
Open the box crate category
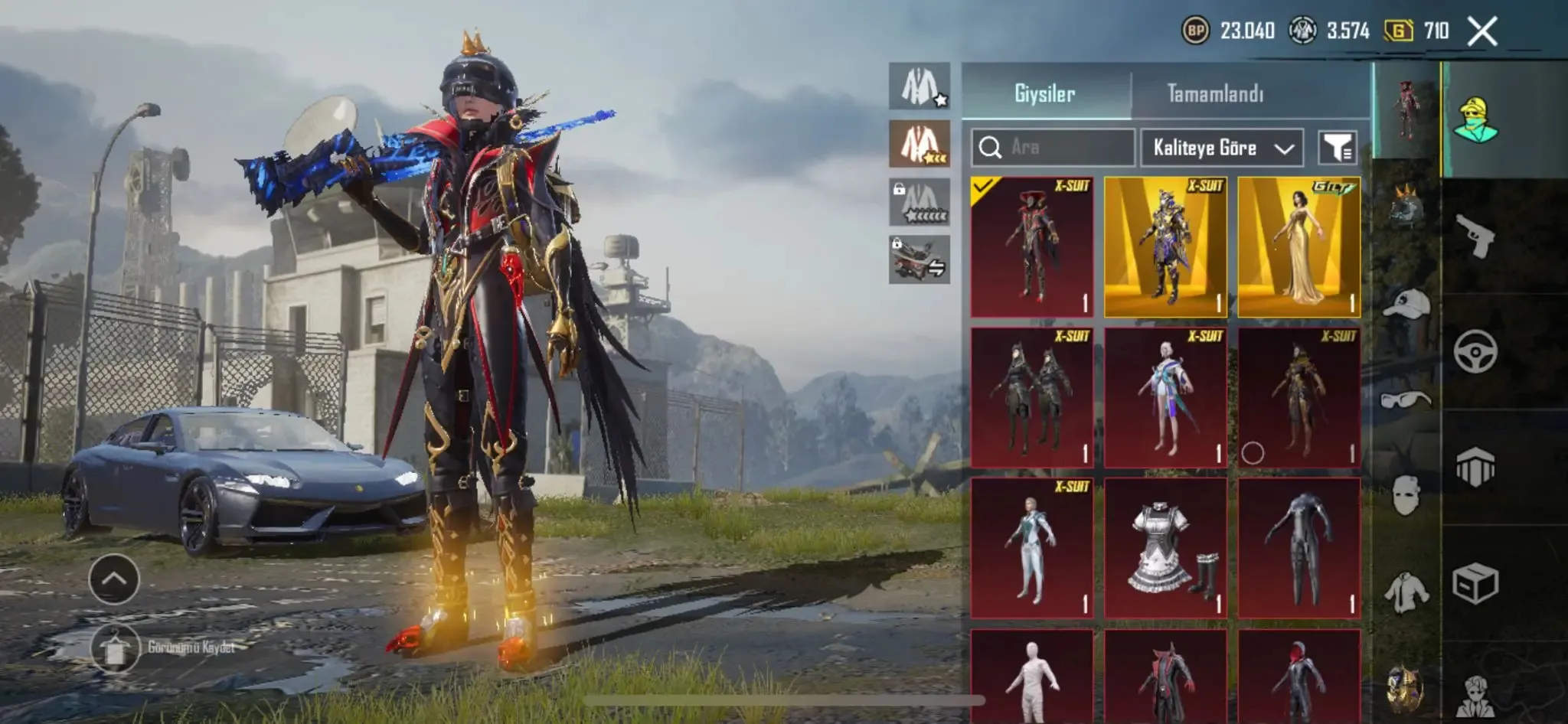[x=1475, y=583]
